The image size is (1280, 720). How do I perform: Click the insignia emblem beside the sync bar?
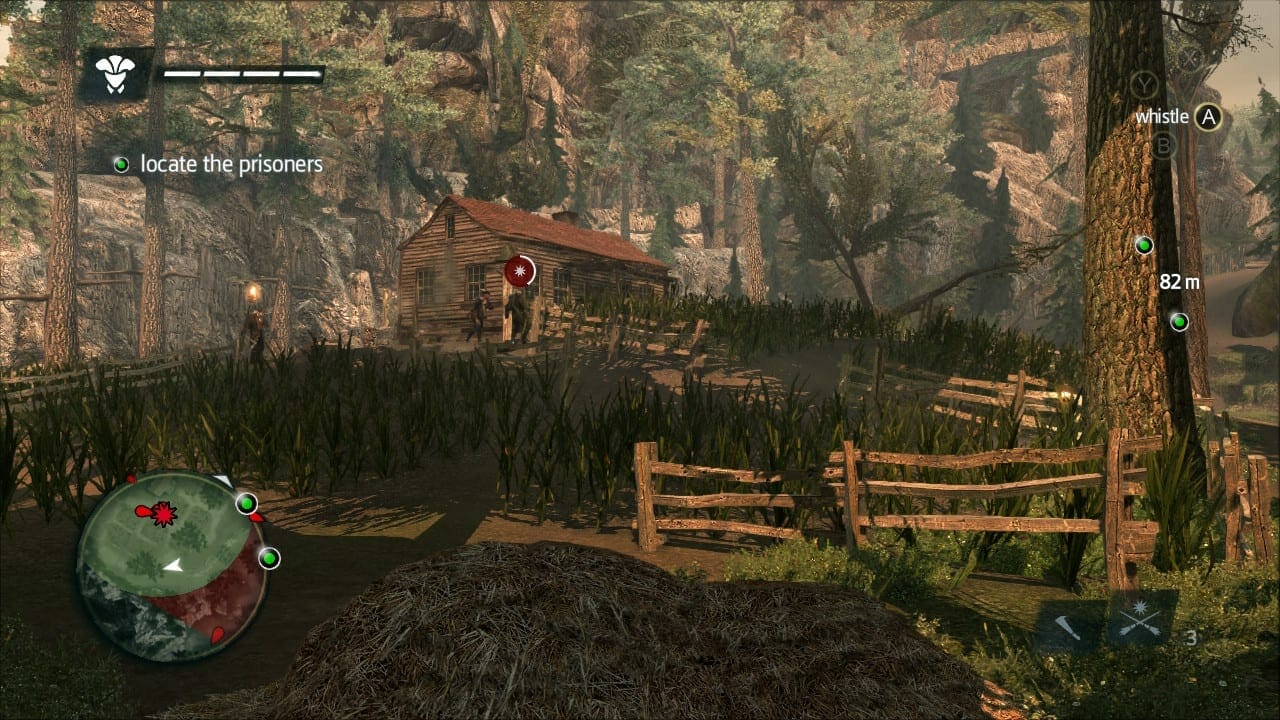click(115, 74)
